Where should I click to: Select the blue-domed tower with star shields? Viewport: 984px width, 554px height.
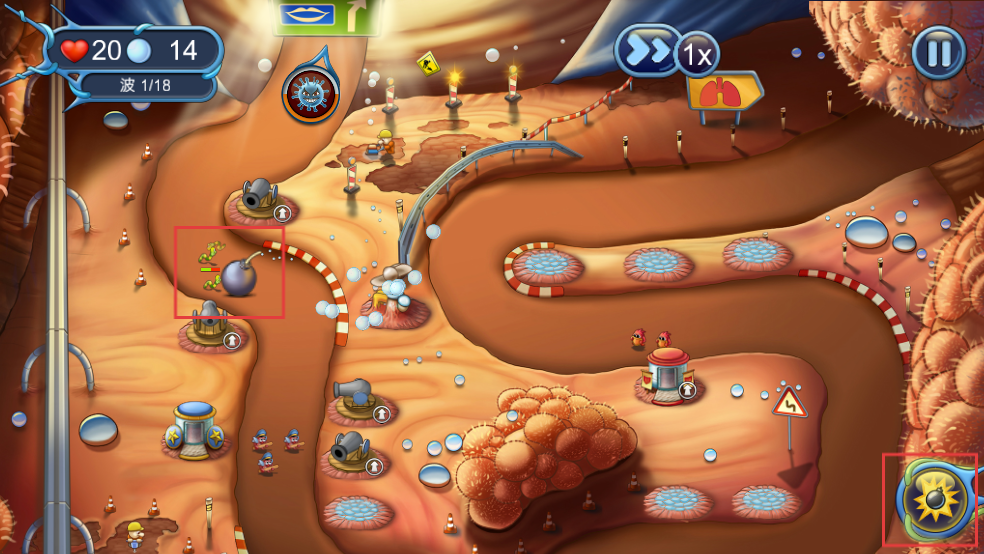pos(195,429)
